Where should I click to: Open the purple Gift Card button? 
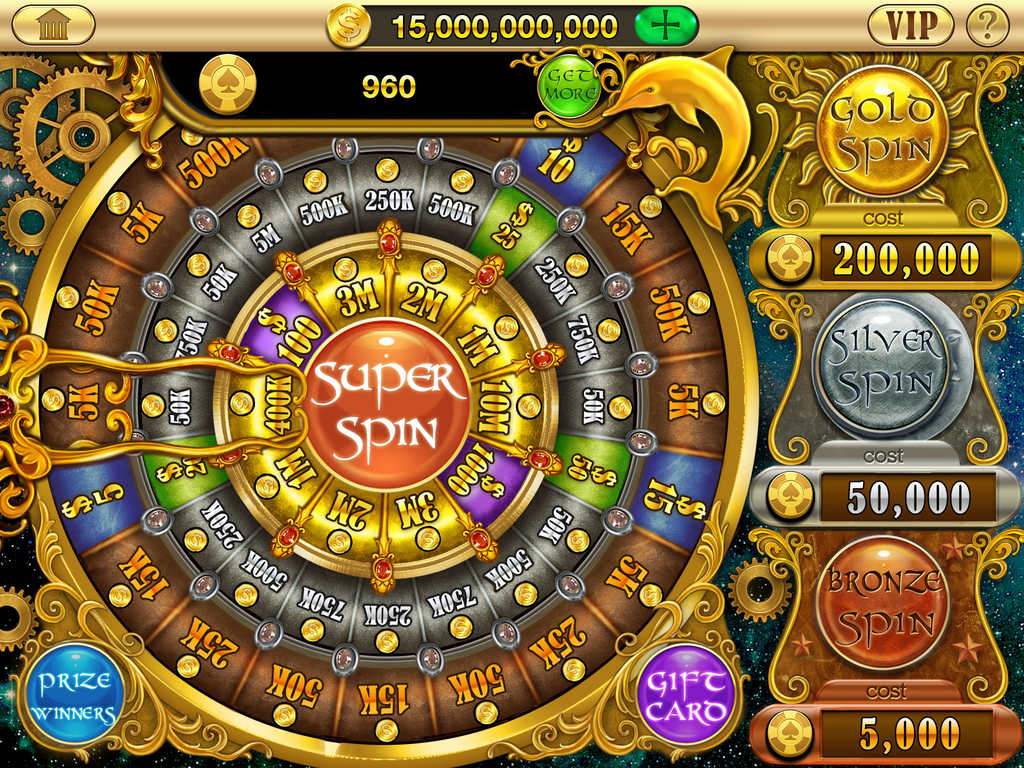tap(686, 694)
